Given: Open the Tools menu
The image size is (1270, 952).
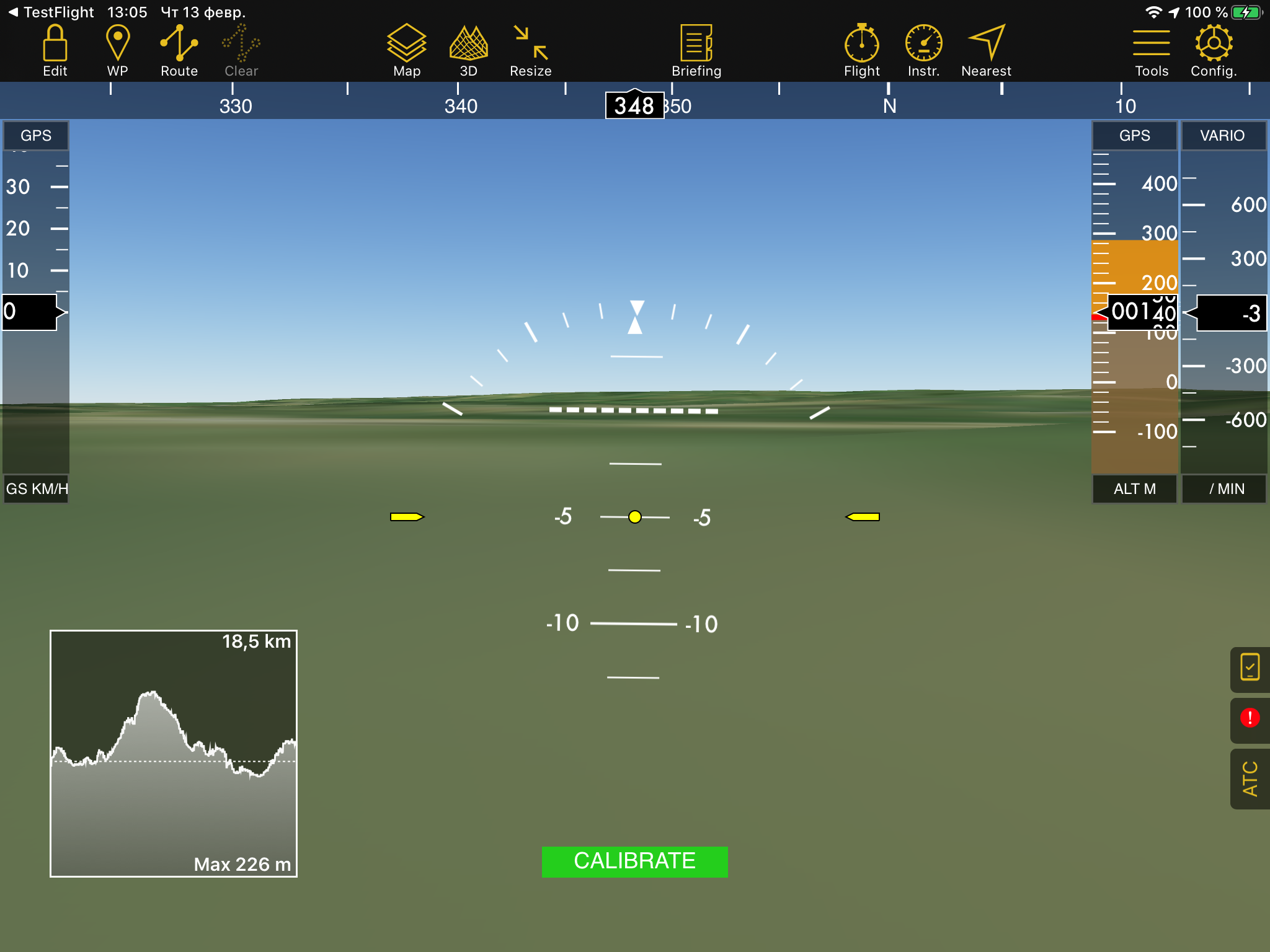Looking at the screenshot, I should 1152,51.
